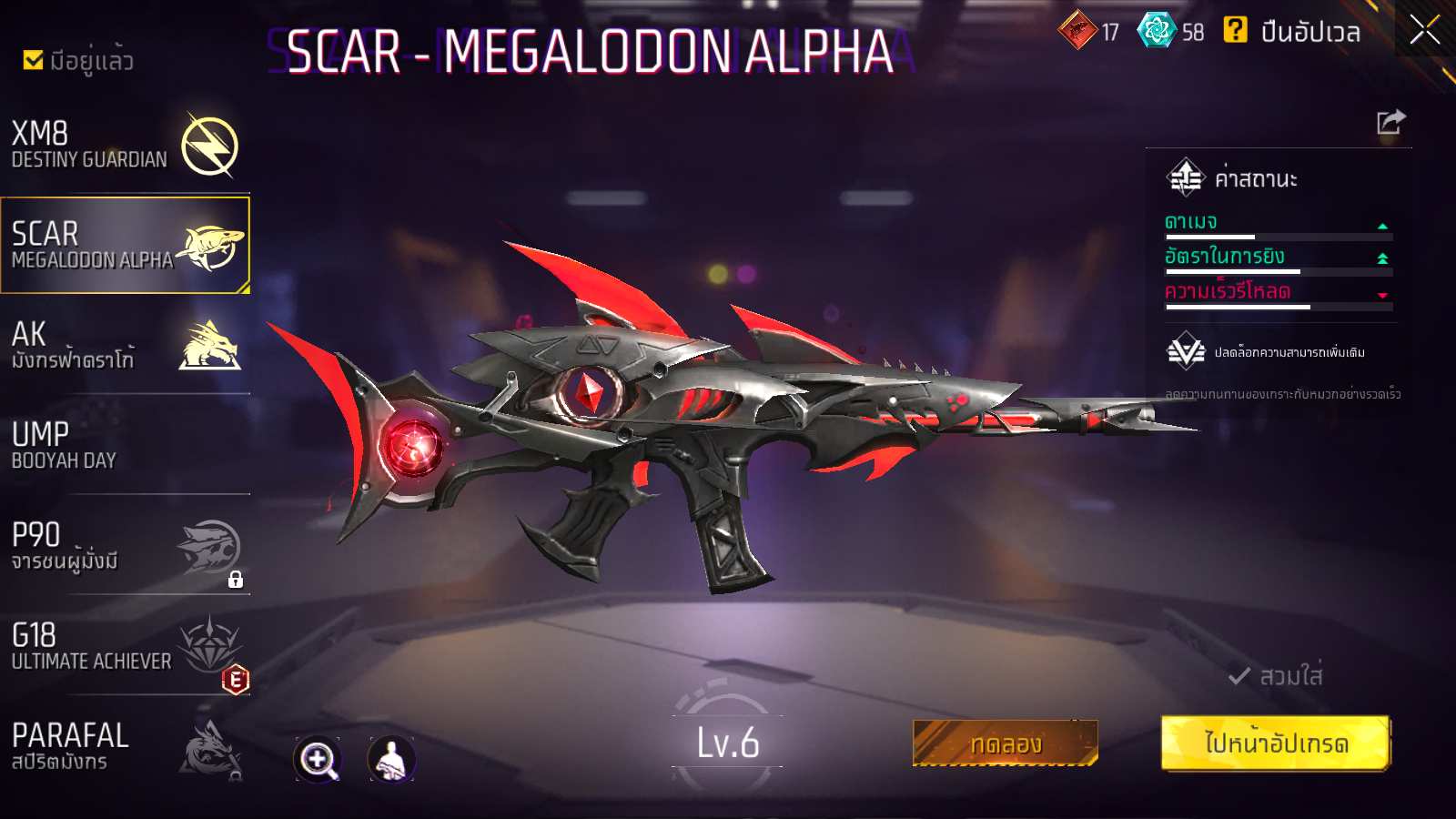Open the magnifier inspect view

click(318, 759)
